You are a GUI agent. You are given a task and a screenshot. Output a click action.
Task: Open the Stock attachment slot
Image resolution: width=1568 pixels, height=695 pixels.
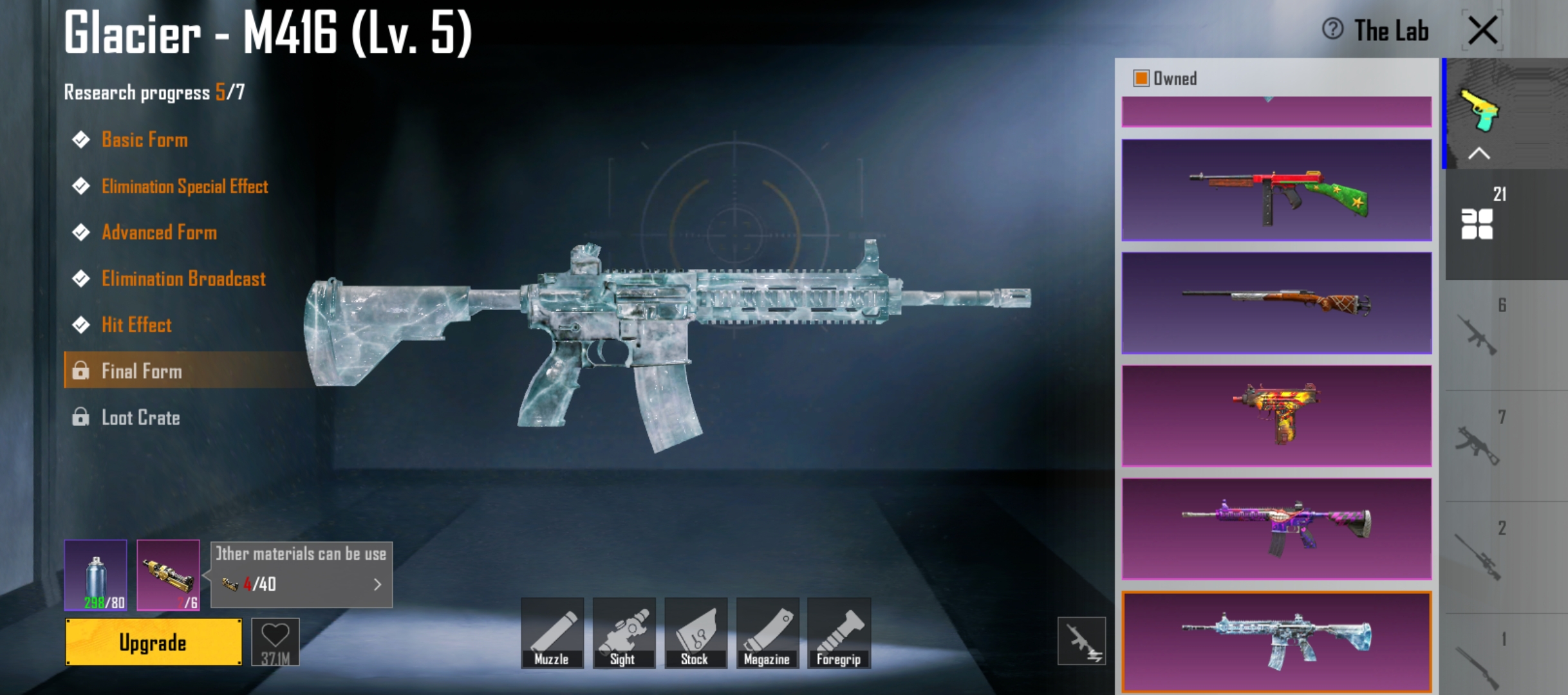695,633
